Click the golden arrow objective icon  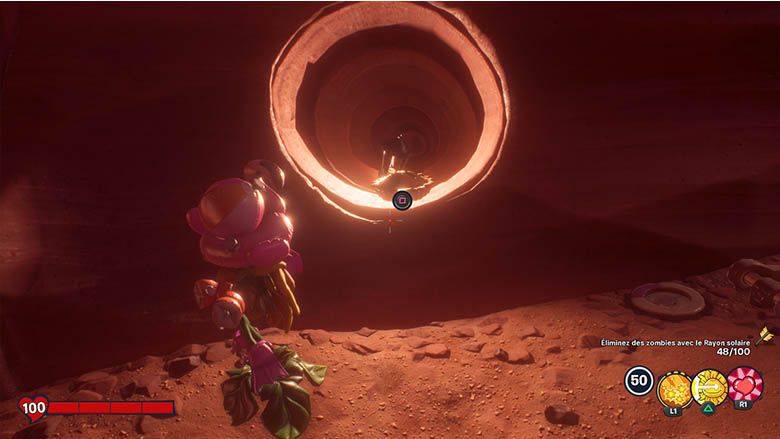point(763,335)
